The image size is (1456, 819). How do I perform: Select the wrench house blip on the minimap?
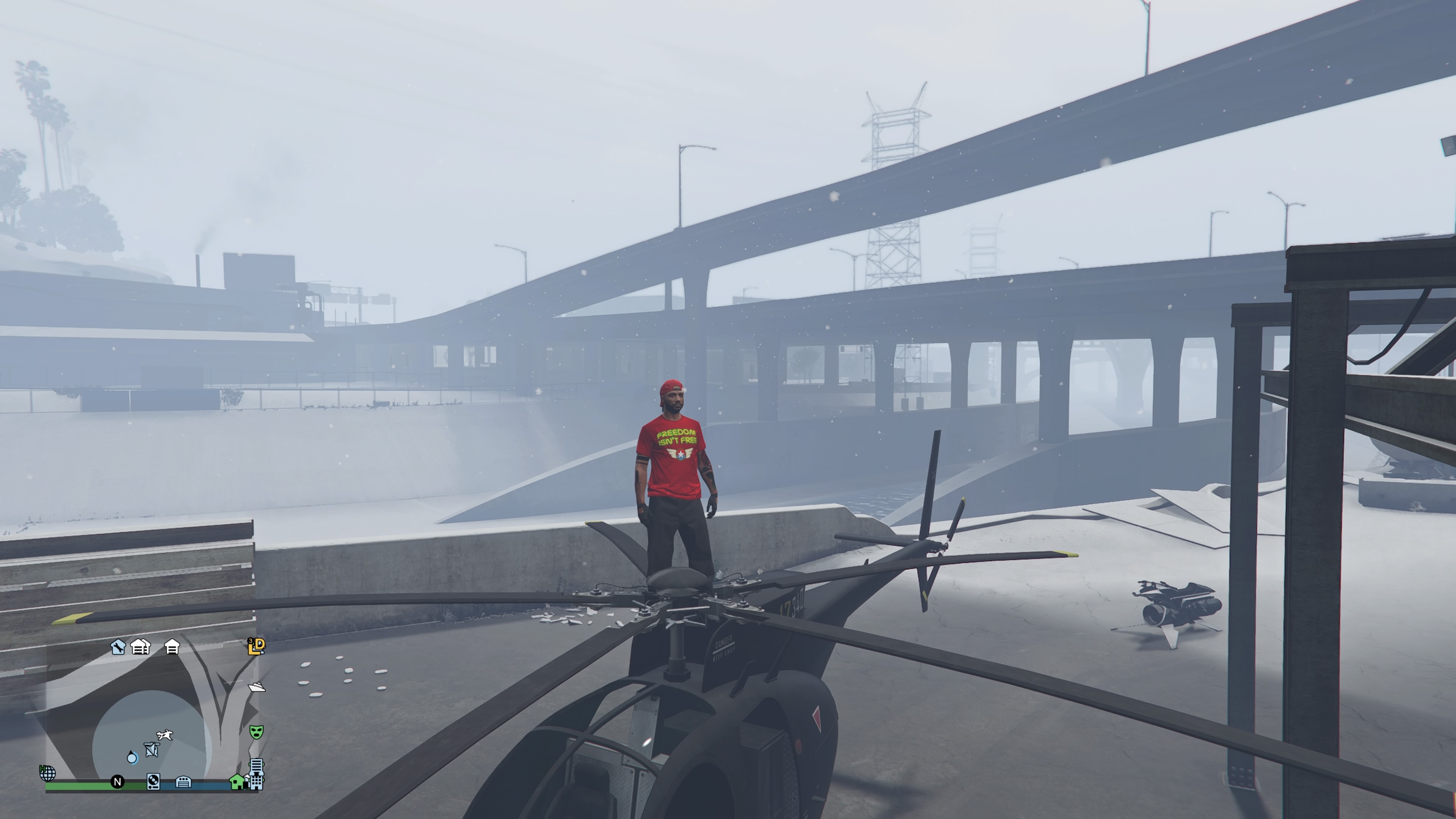118,646
